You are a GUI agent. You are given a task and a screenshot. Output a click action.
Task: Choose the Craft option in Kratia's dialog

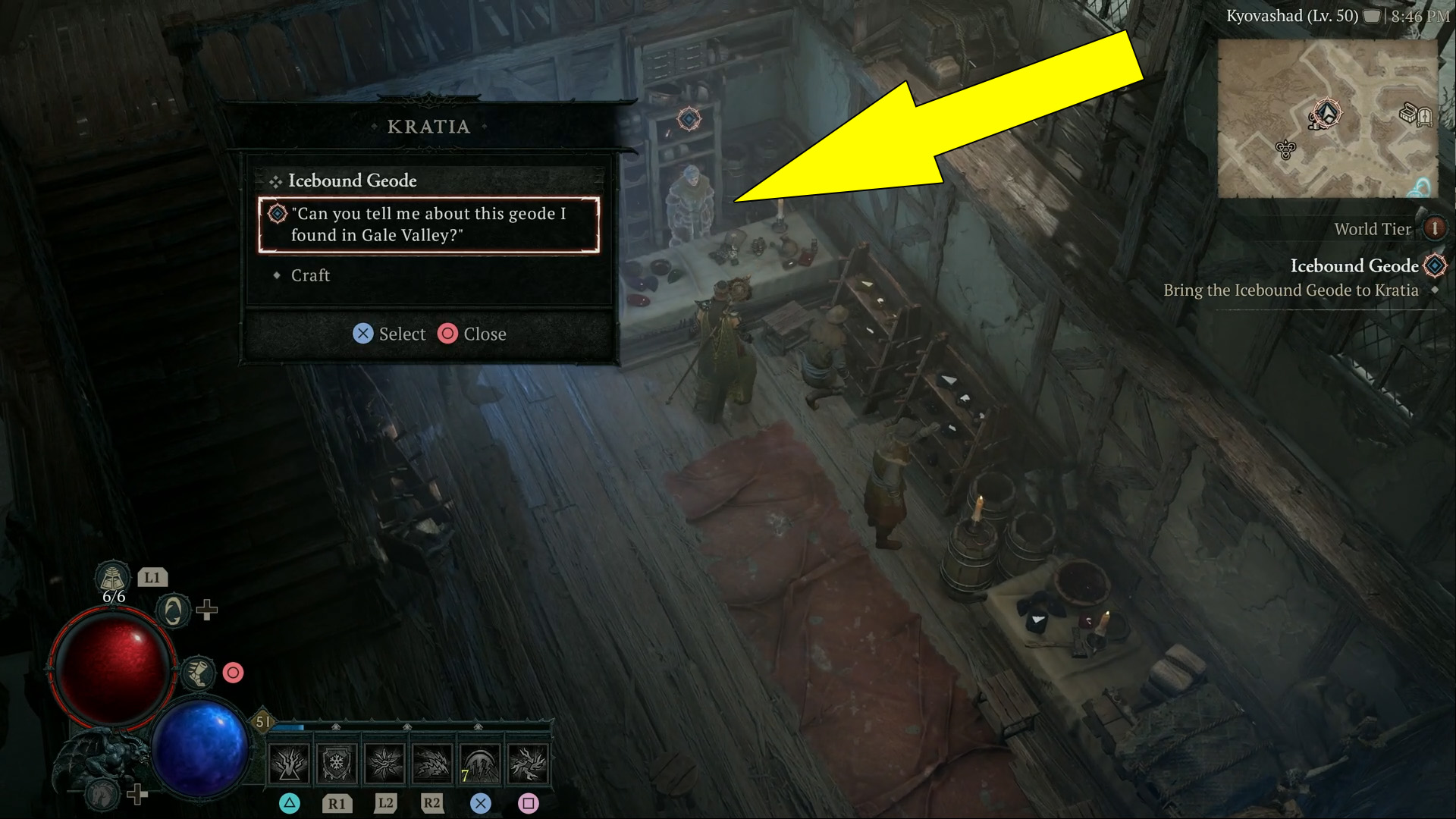coord(309,275)
